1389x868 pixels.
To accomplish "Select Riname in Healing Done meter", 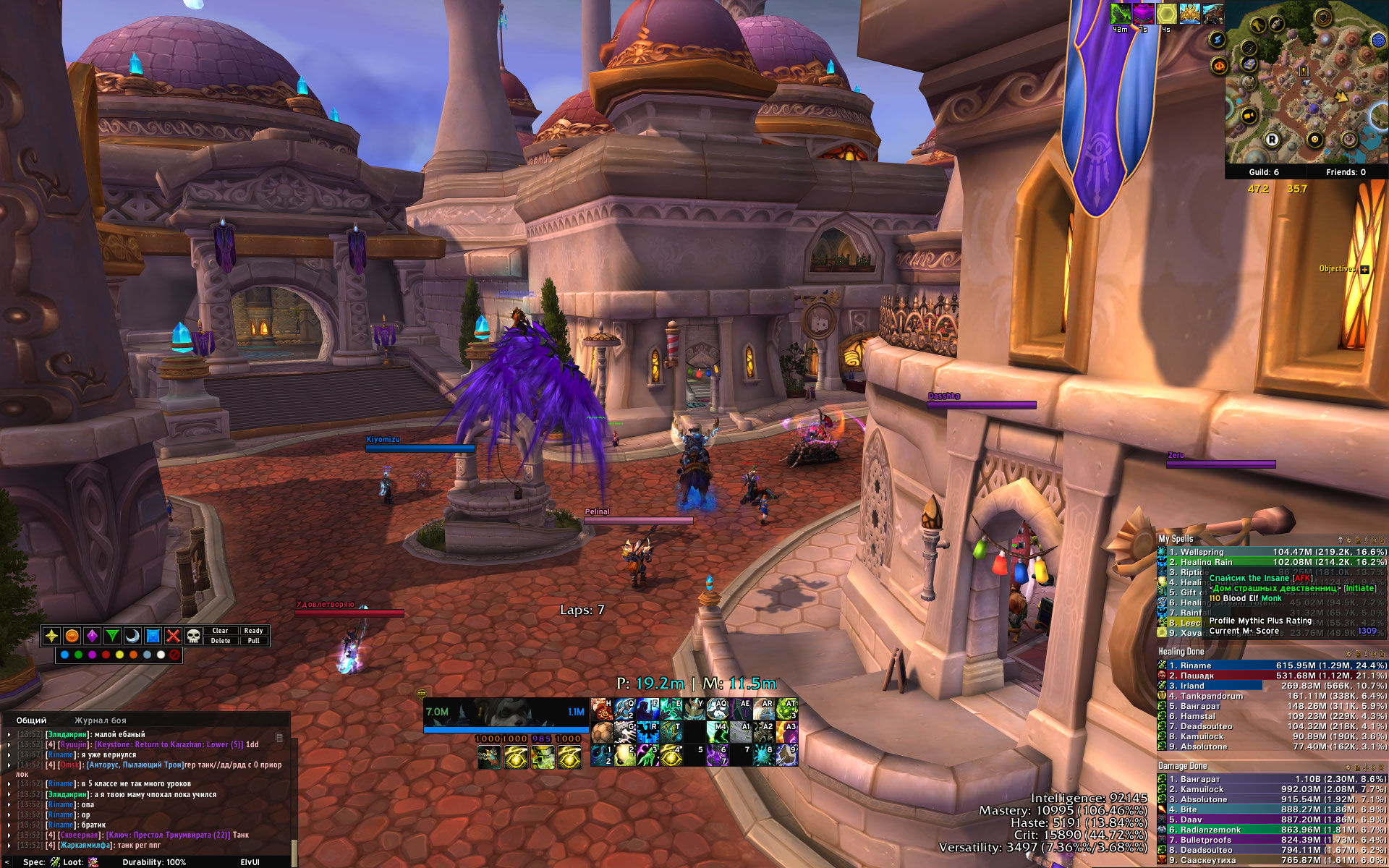I will pyautogui.click(x=1195, y=665).
